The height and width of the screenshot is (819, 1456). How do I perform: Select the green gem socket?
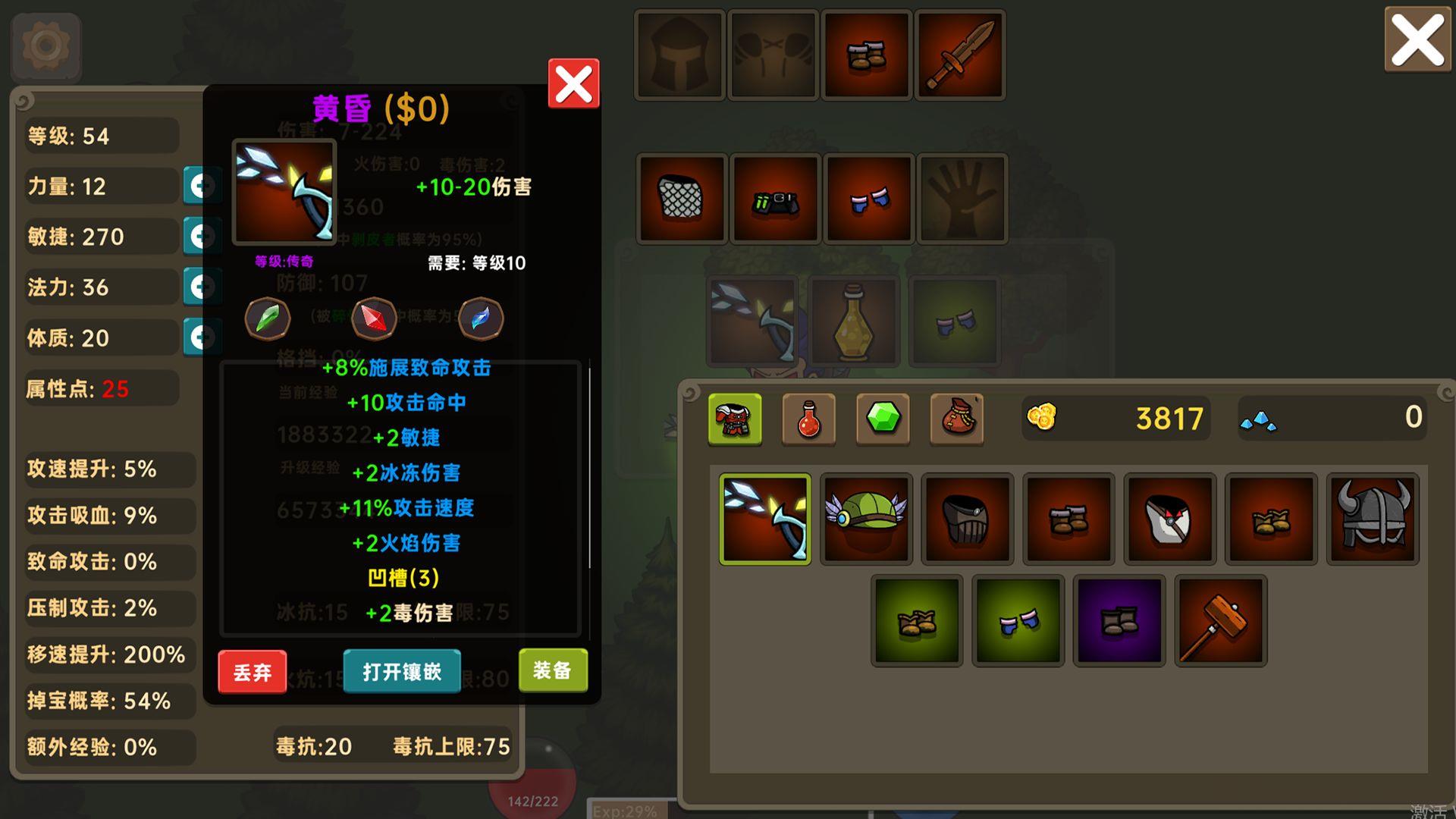click(267, 318)
